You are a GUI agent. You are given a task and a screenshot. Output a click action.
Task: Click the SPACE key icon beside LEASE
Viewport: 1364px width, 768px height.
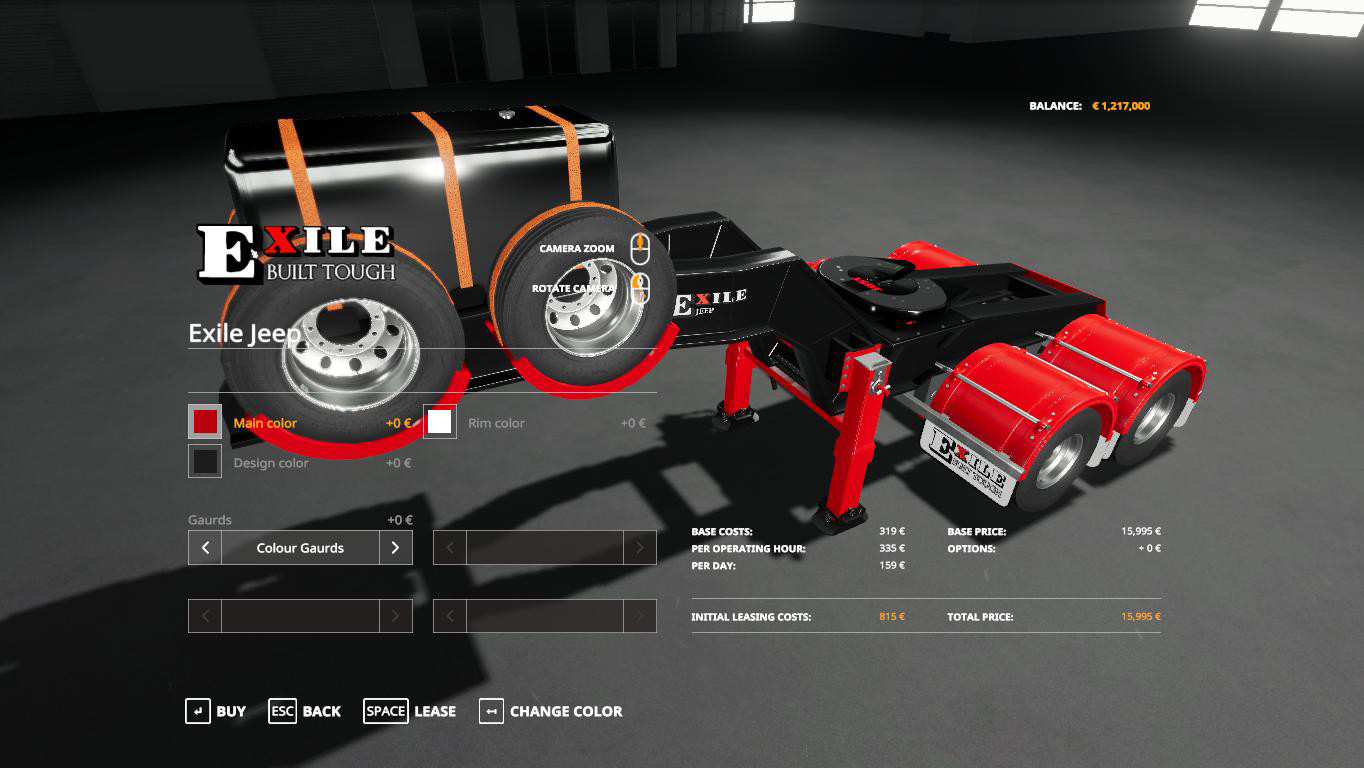point(384,711)
